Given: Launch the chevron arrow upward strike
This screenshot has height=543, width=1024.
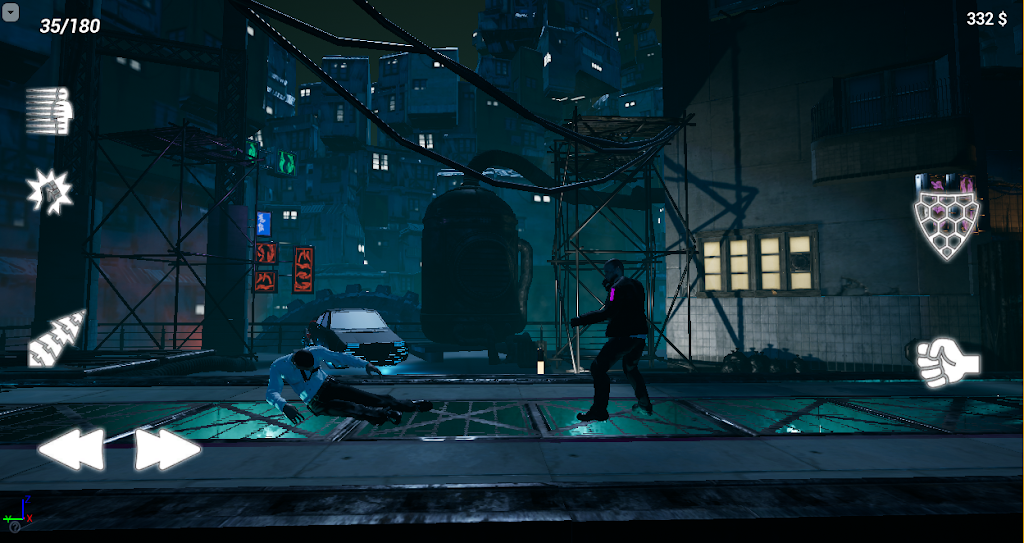Looking at the screenshot, I should click(x=57, y=337).
